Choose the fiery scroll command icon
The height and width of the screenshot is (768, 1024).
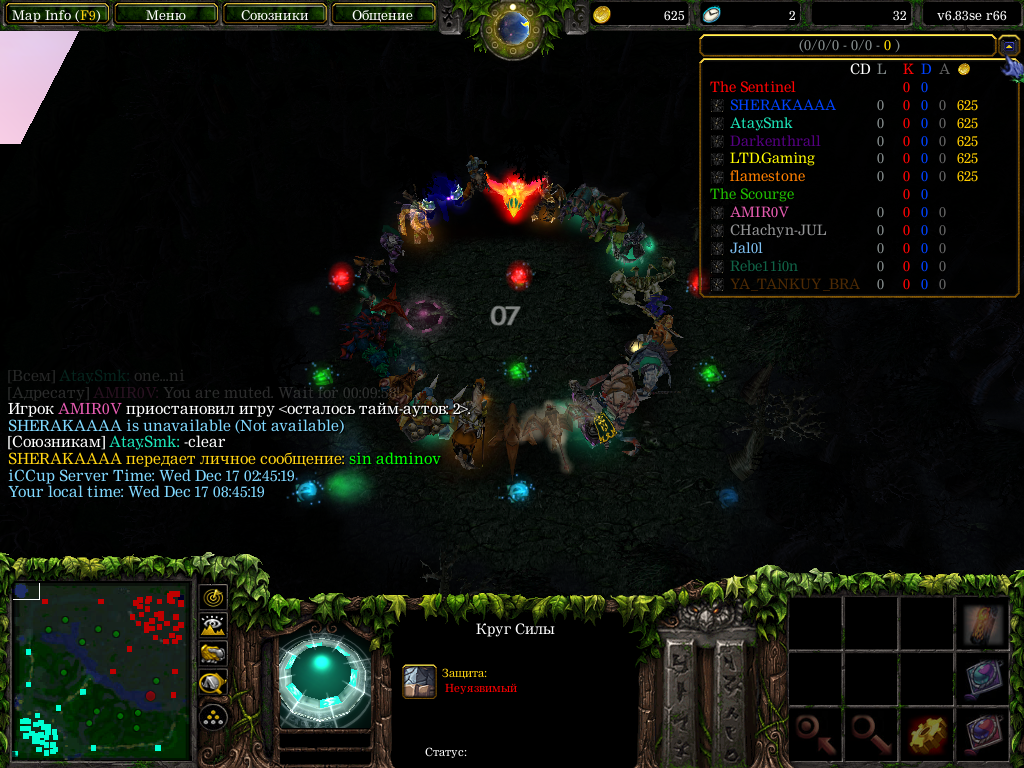coord(983,626)
